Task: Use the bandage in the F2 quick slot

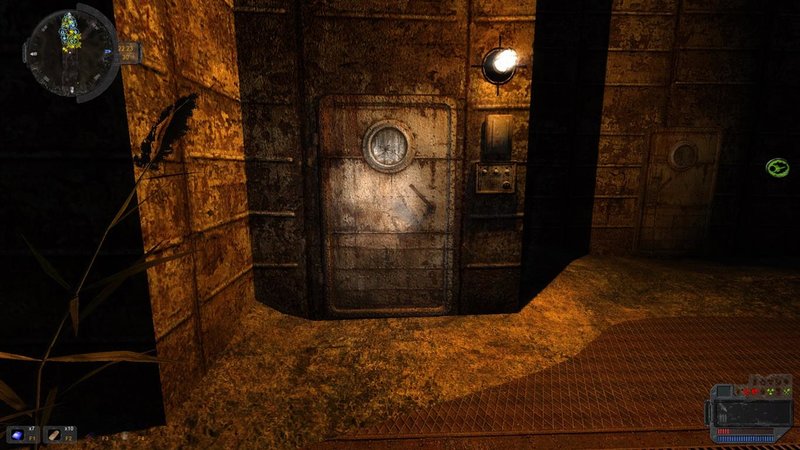Action: pos(56,434)
